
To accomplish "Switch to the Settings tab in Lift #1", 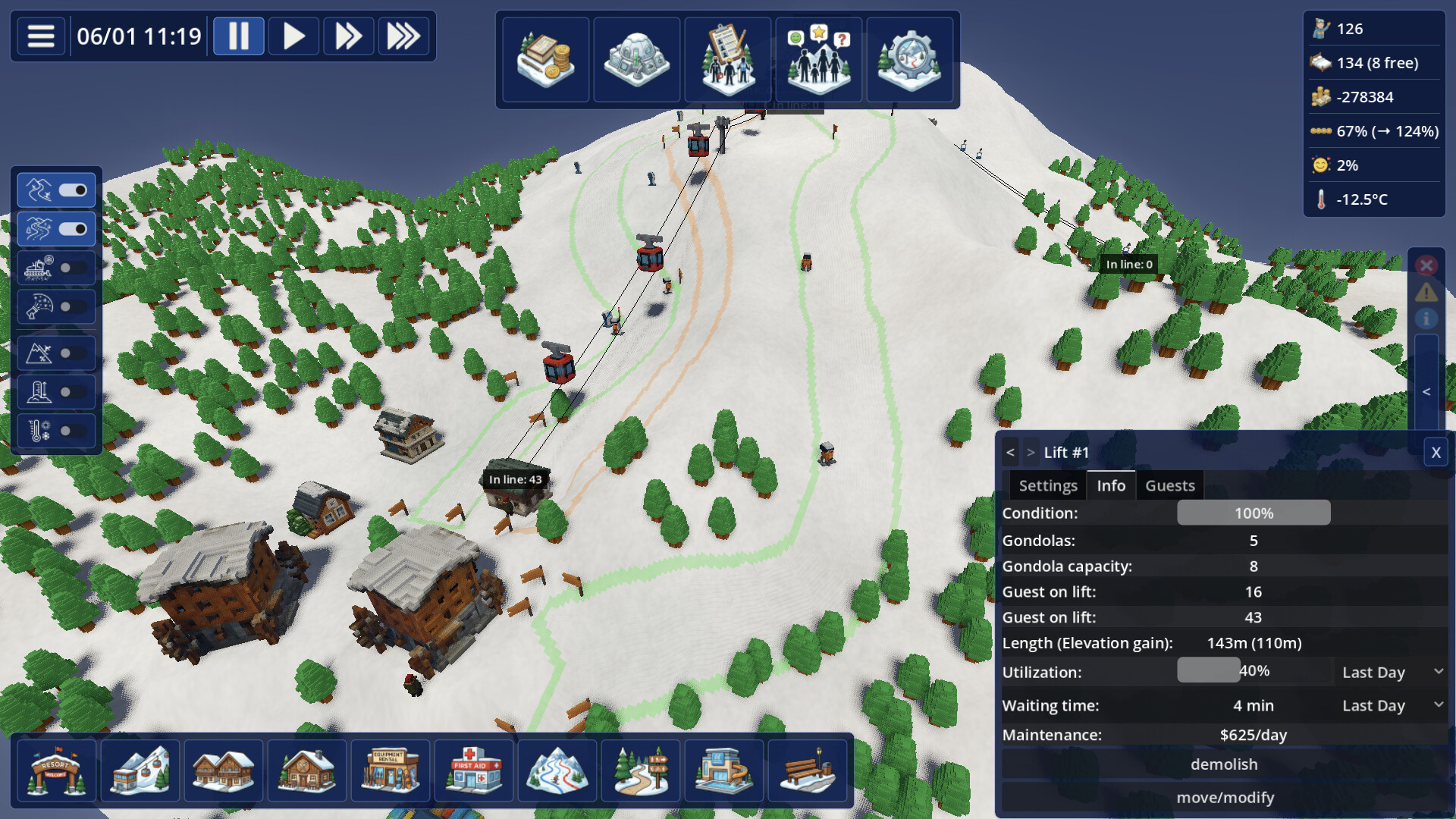I will point(1047,485).
